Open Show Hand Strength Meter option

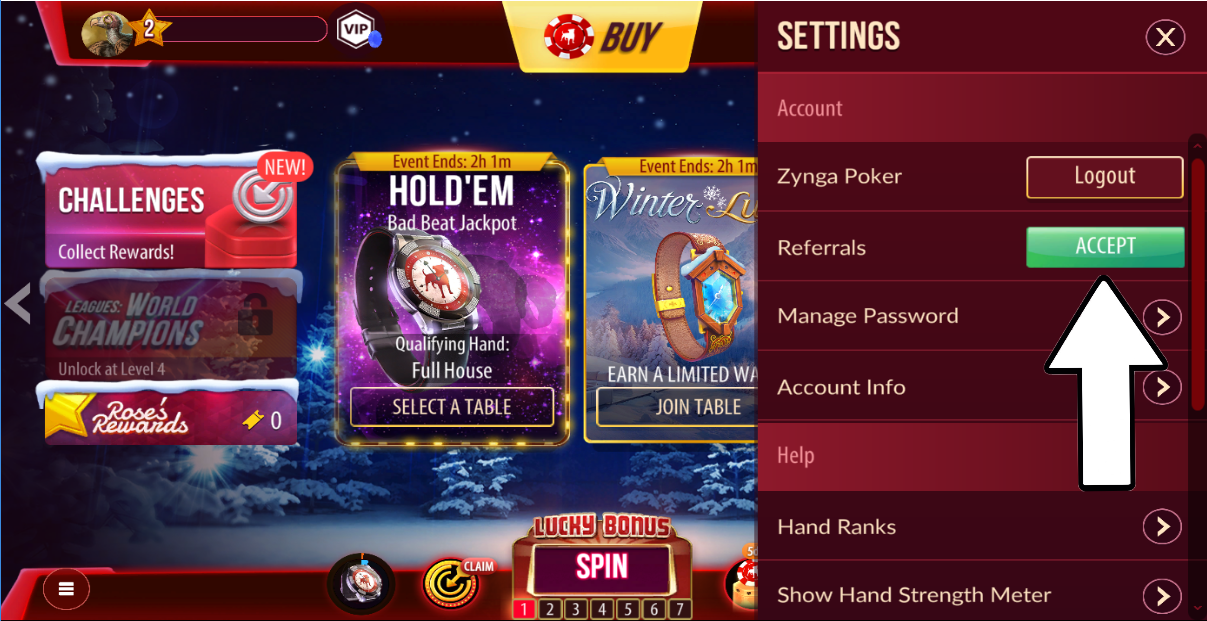(x=1162, y=596)
